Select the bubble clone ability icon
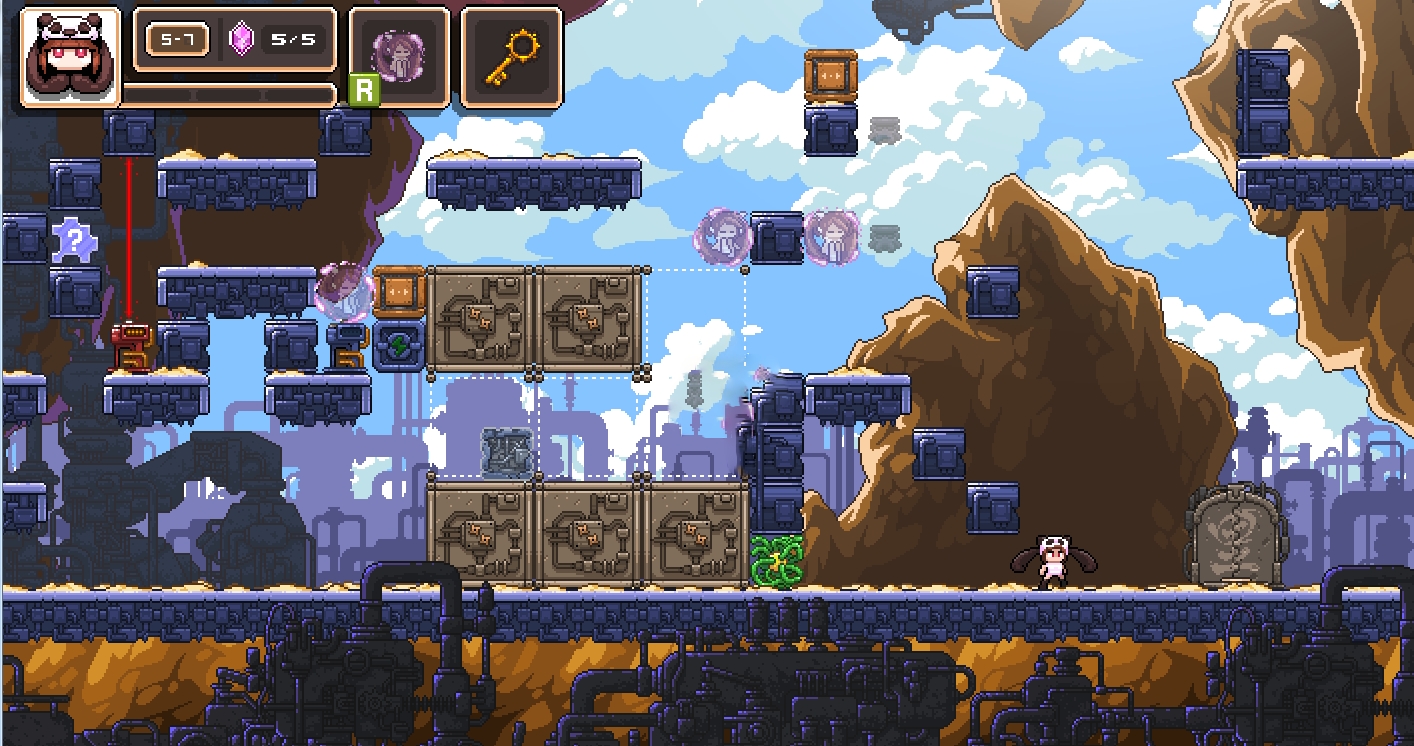 click(398, 56)
